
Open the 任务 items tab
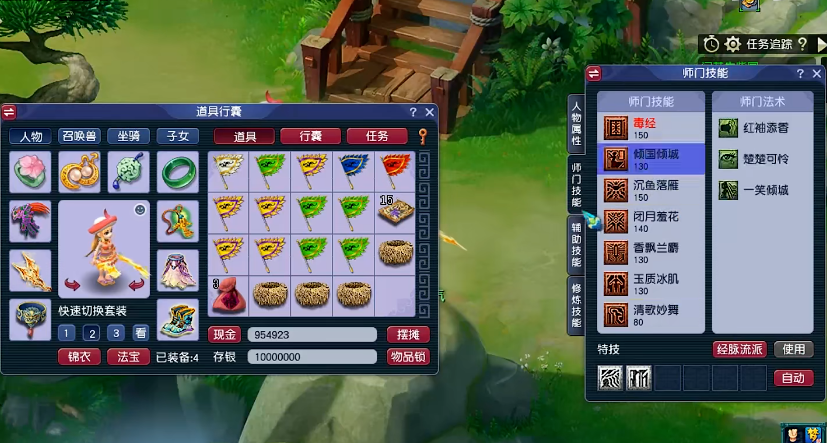(376, 136)
